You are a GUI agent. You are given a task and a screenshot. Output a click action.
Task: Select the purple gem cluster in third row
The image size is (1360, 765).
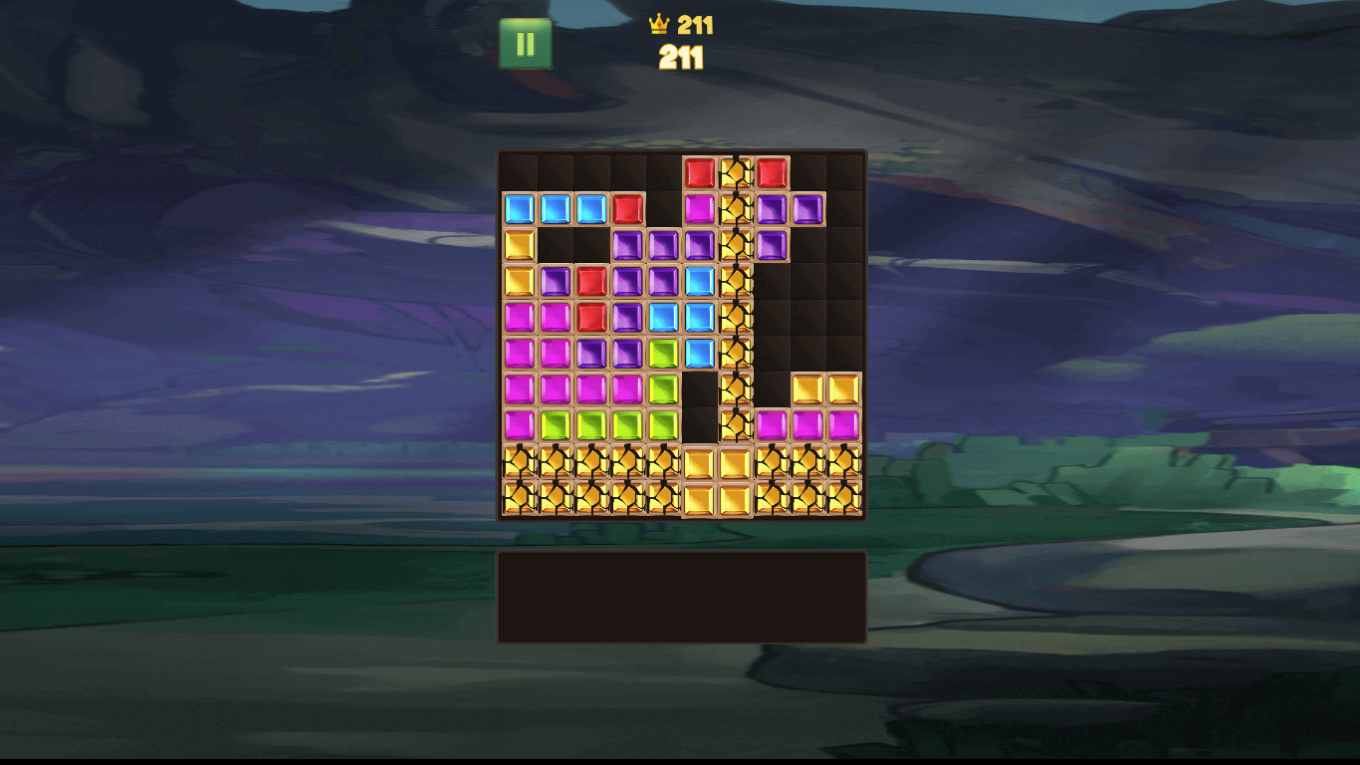(x=662, y=242)
